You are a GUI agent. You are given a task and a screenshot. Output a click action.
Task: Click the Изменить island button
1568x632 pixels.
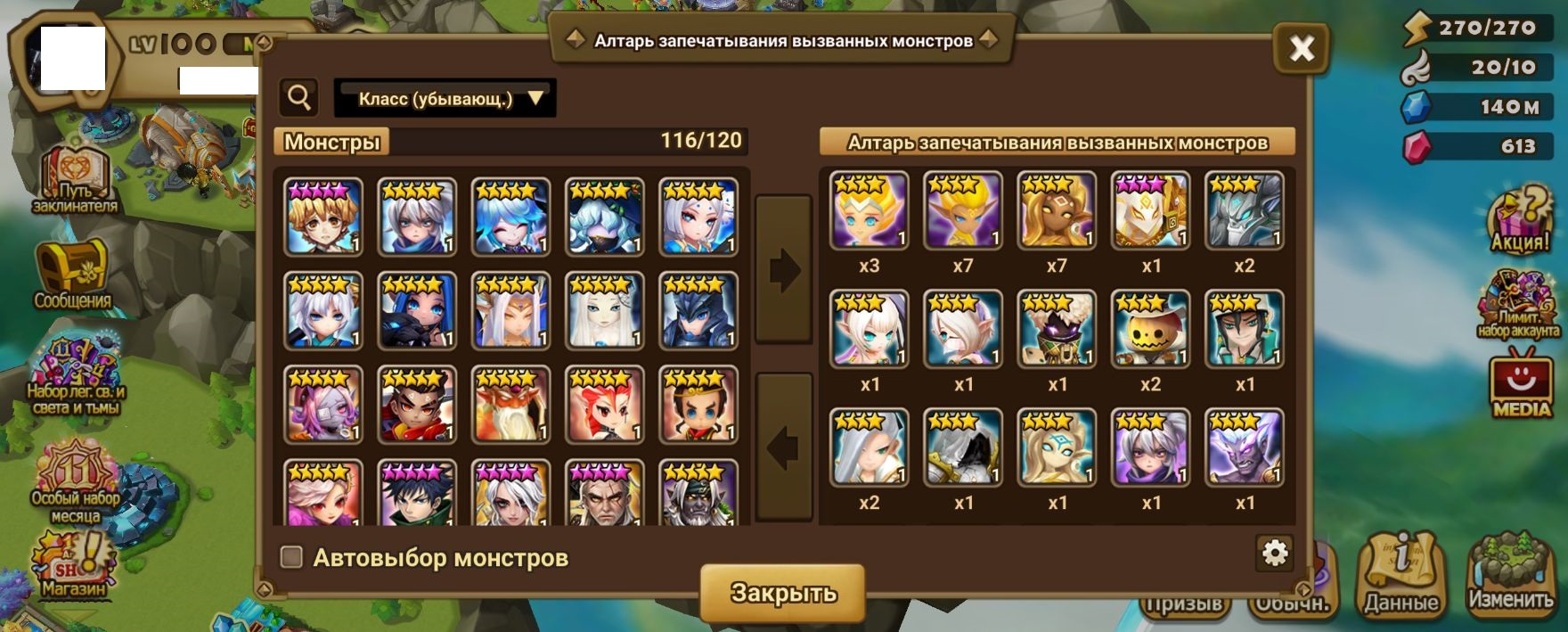[x=1511, y=575]
